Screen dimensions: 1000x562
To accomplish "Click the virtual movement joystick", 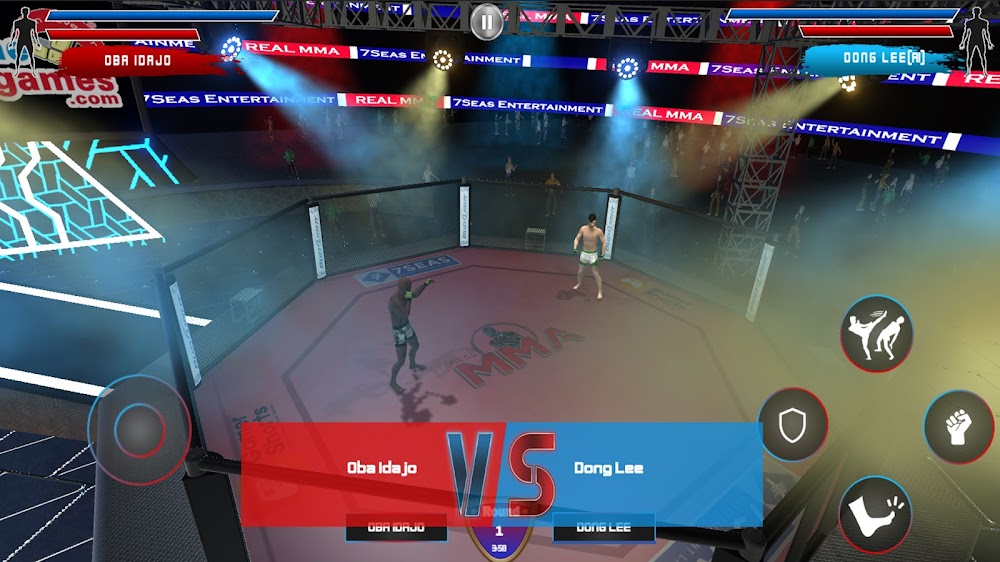I will 138,430.
